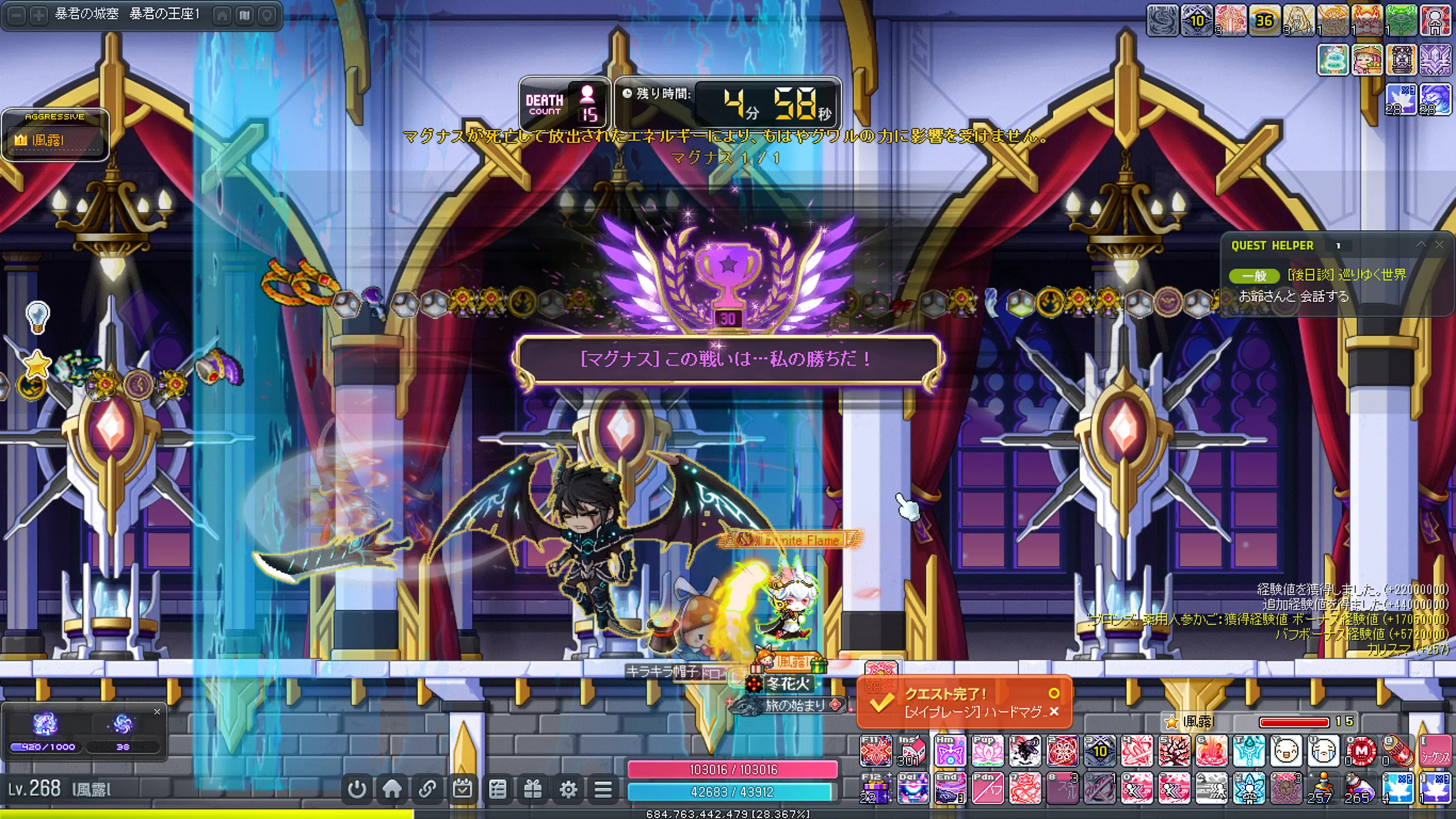Activate the cherry blossom tree skill

(x=1174, y=751)
